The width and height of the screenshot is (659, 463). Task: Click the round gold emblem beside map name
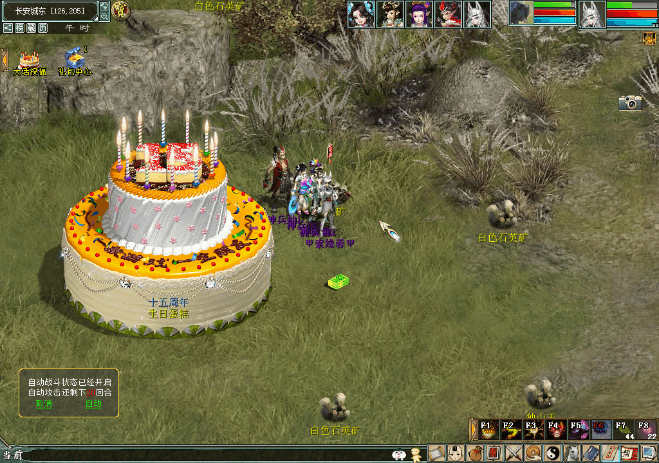click(x=120, y=10)
